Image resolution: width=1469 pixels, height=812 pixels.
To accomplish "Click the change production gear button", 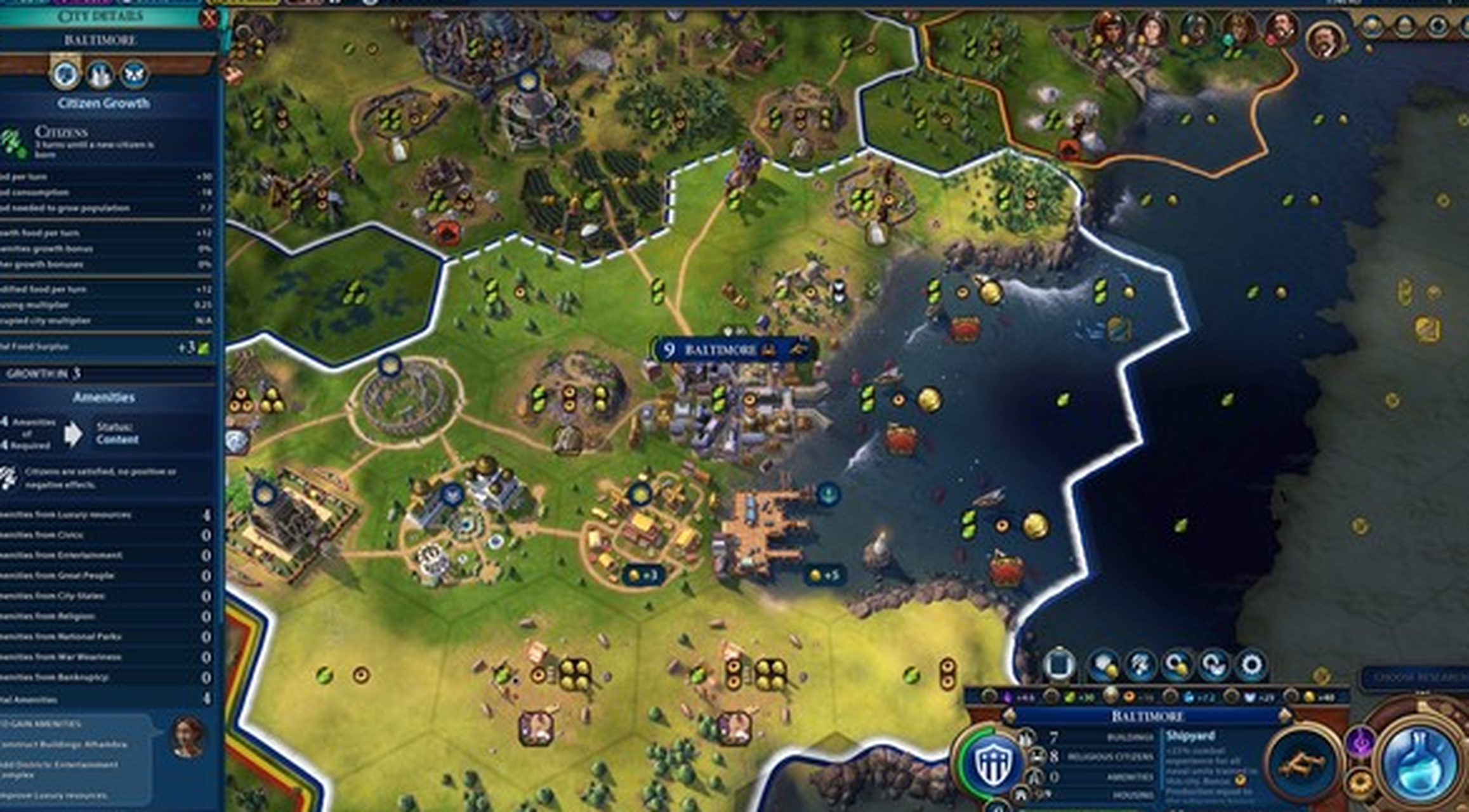I will [x=1251, y=665].
